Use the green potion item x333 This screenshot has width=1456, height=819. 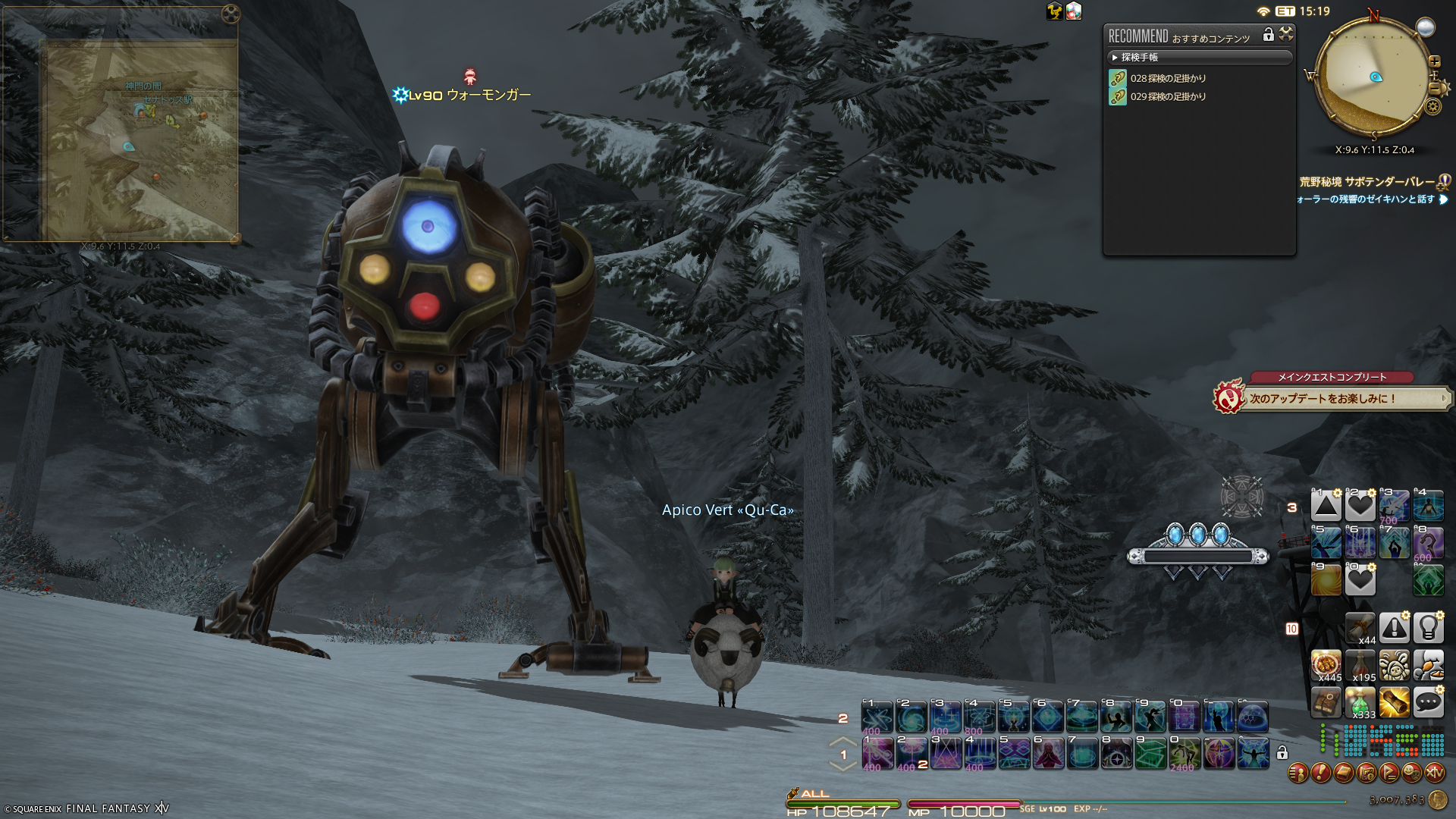(1360, 703)
